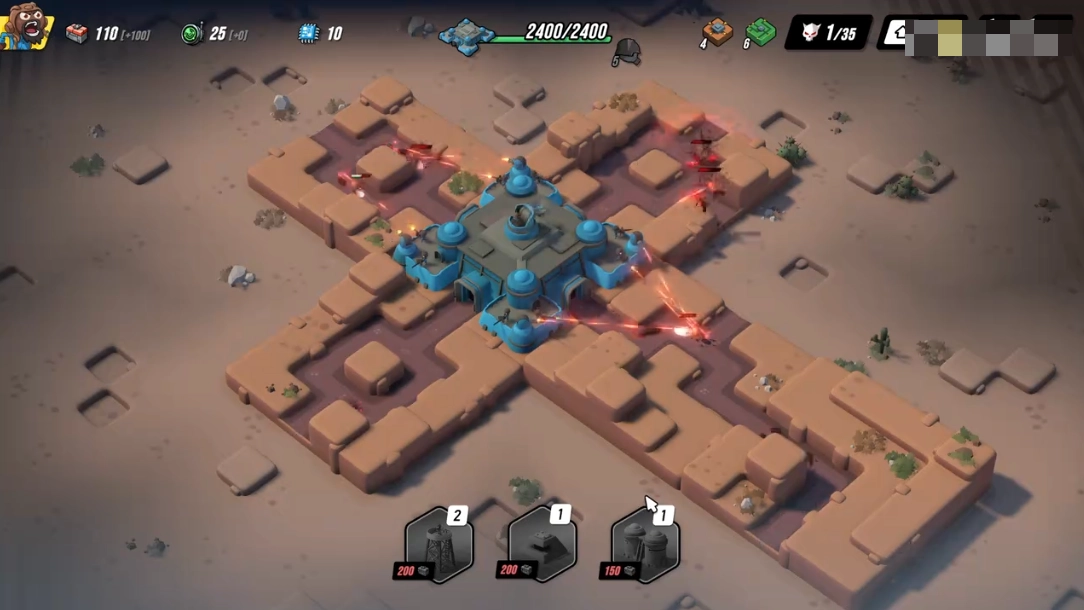Select the blue headquarters base icon
The height and width of the screenshot is (610, 1084).
pos(466,35)
